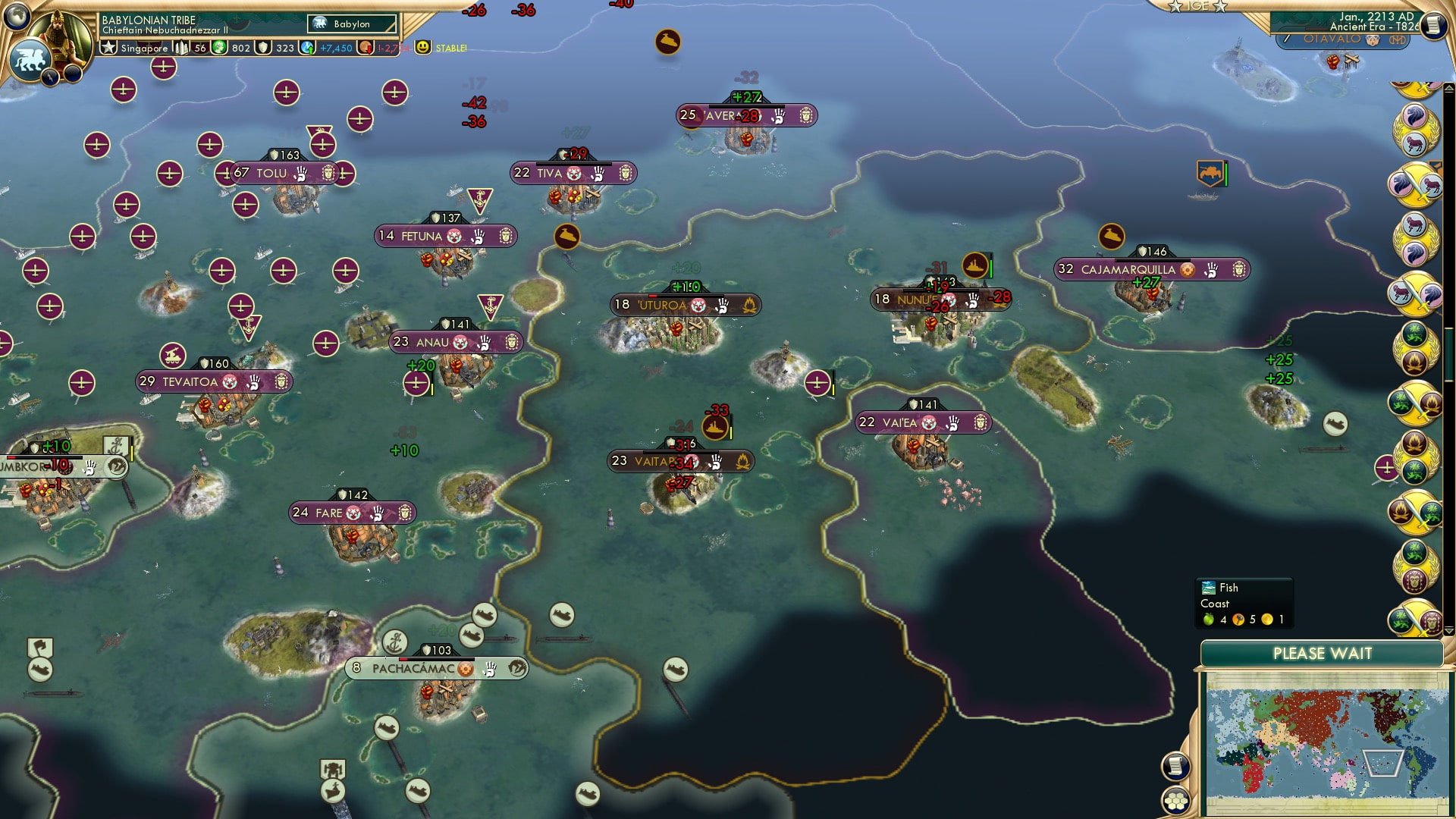
Task: Click the PLEASE WAIT banner
Action: click(1323, 653)
